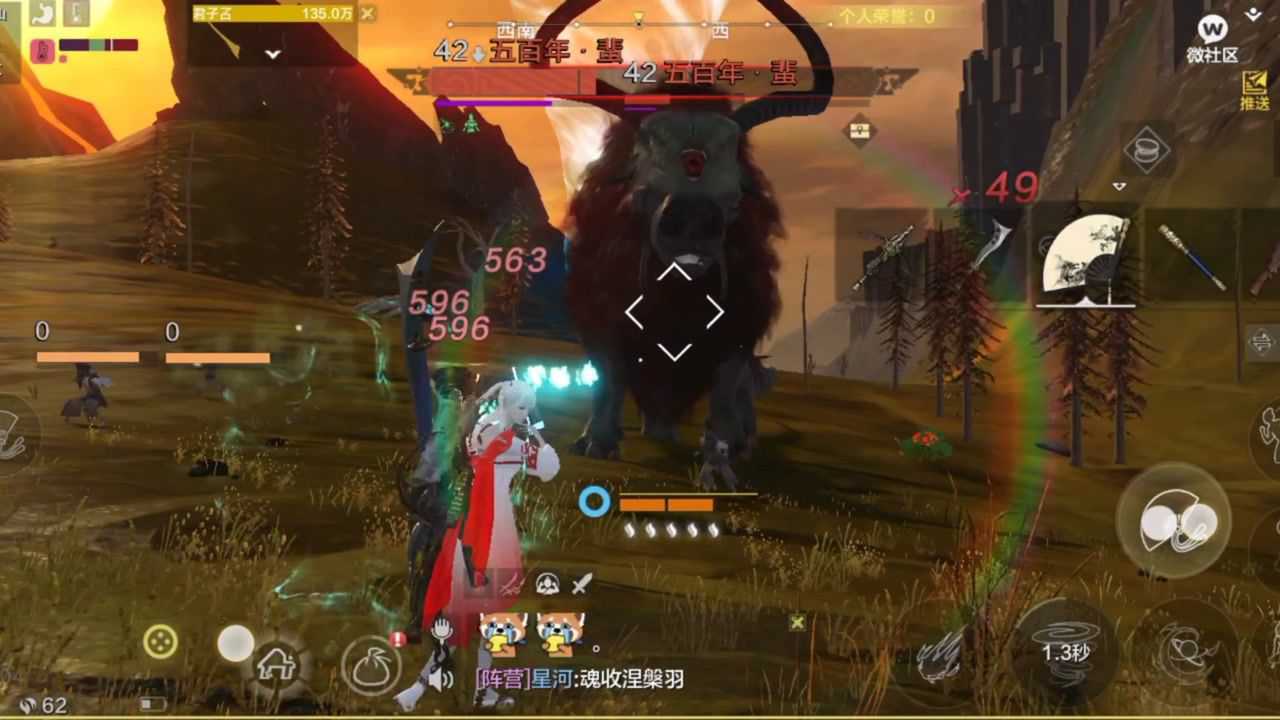Toggle the white circle auto-attack button
Screen dimensions: 1280x720
(235, 642)
